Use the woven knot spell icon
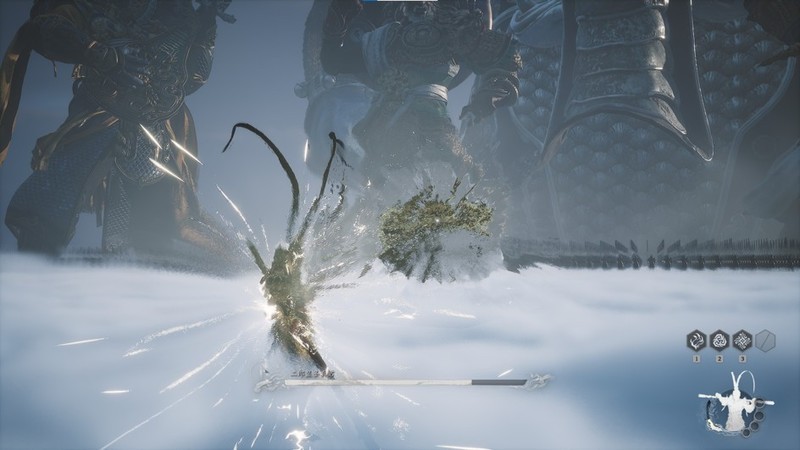The image size is (800, 450). 742,340
